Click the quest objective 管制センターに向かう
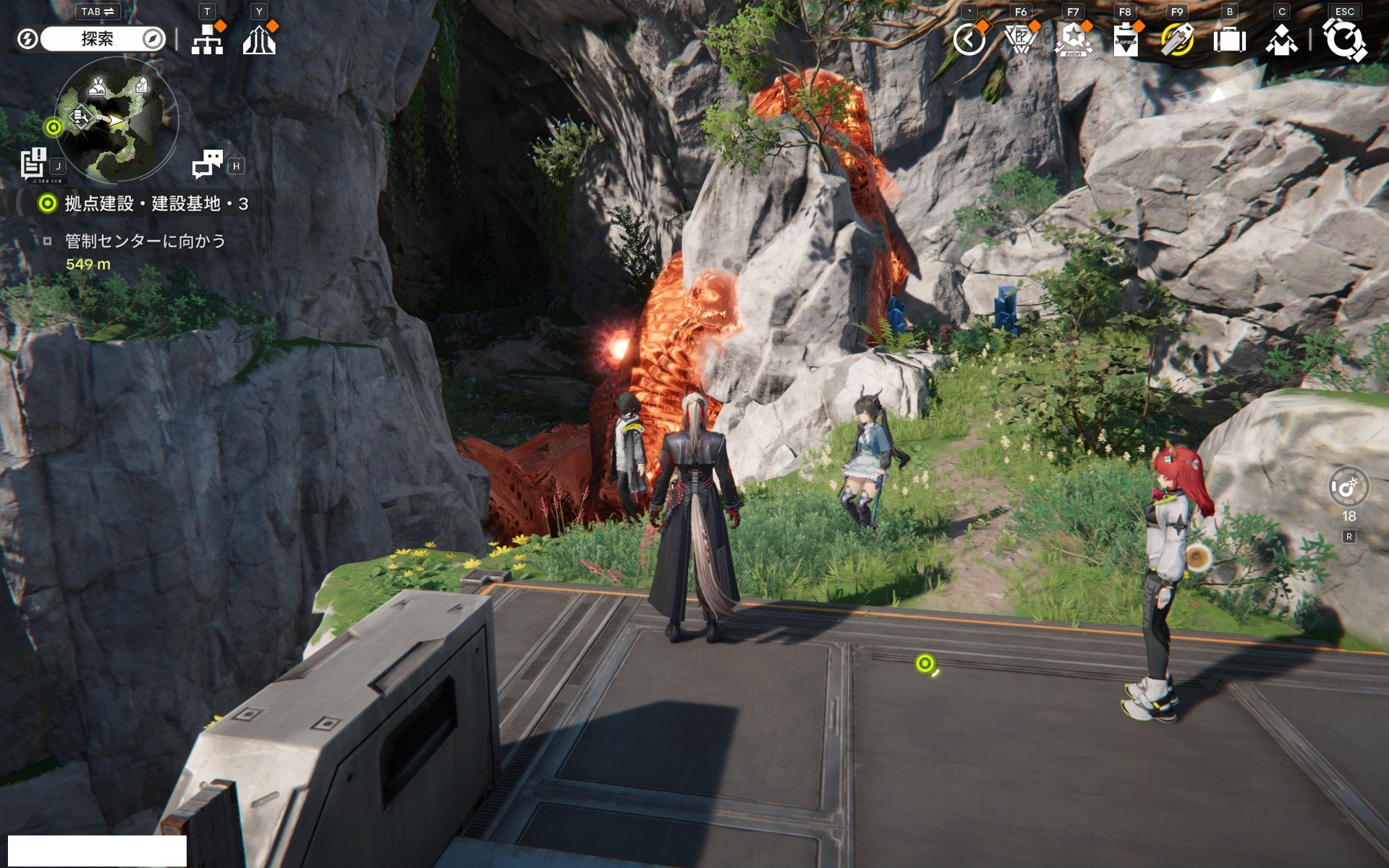Viewport: 1389px width, 868px height. click(x=145, y=241)
